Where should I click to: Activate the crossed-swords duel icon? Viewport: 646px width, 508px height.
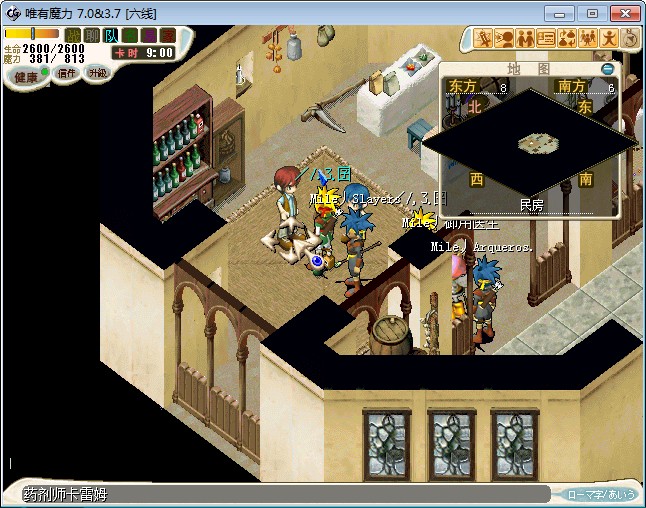pyautogui.click(x=483, y=39)
